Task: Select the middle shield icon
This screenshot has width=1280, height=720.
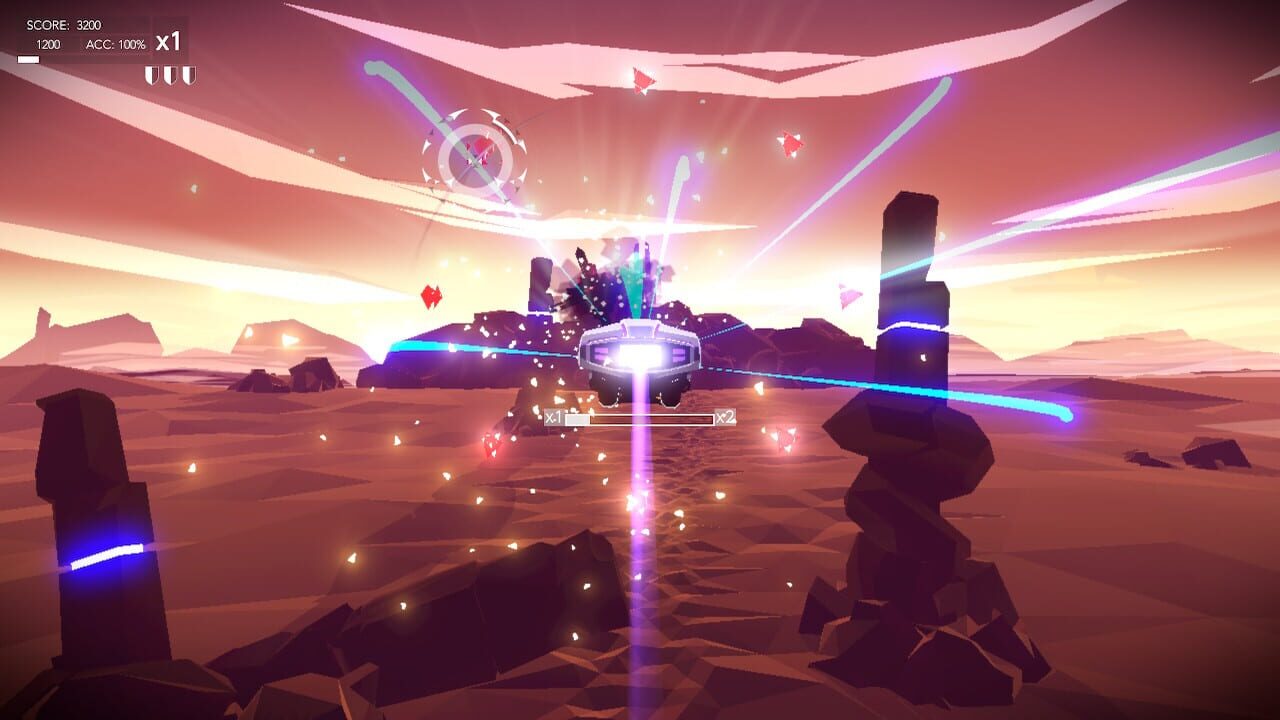Action: click(171, 75)
